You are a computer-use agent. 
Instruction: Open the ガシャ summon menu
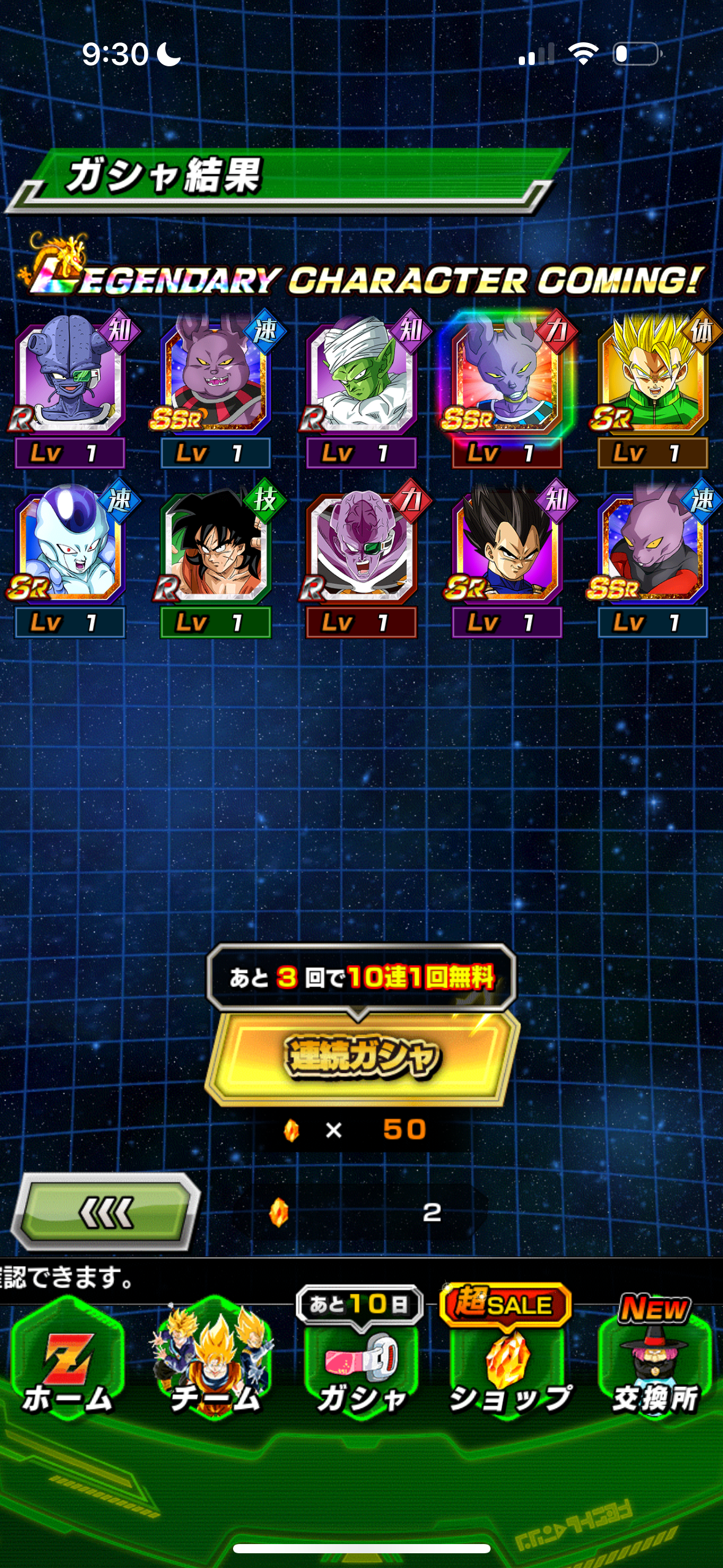(362, 1365)
